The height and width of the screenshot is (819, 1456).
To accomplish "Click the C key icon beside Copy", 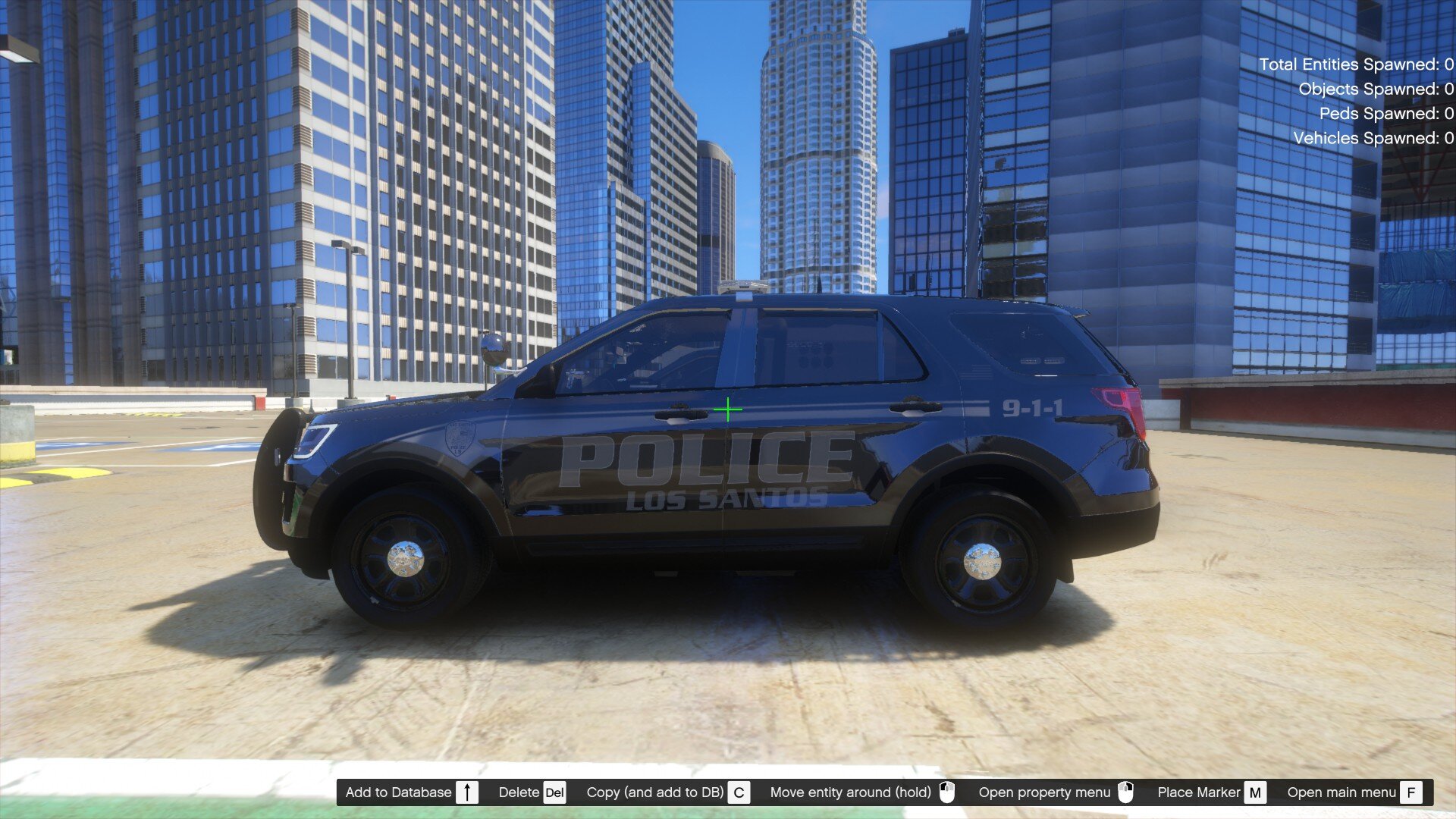I will (739, 792).
